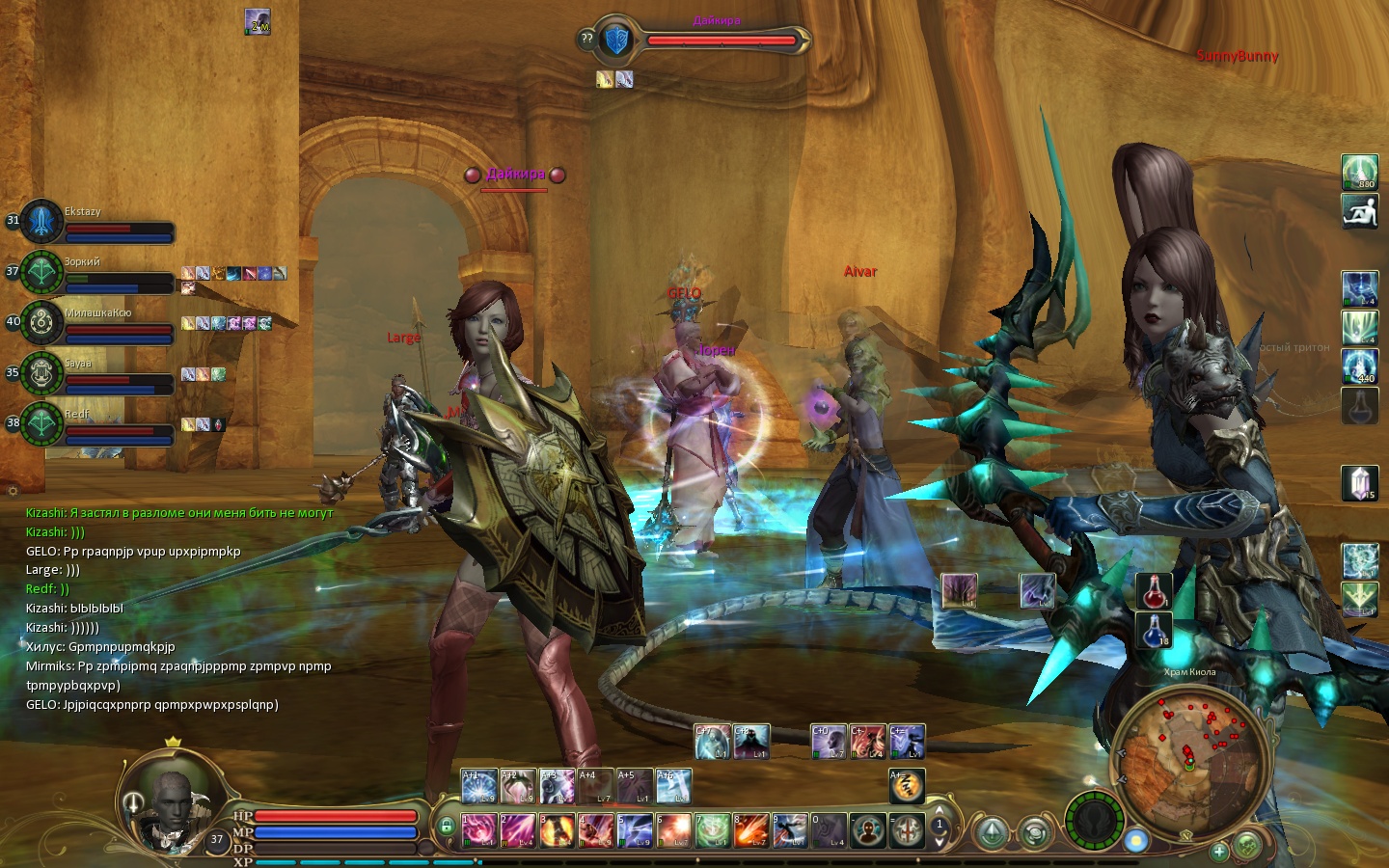Toggle the hotbar lock button
The height and width of the screenshot is (868, 1389).
(446, 826)
